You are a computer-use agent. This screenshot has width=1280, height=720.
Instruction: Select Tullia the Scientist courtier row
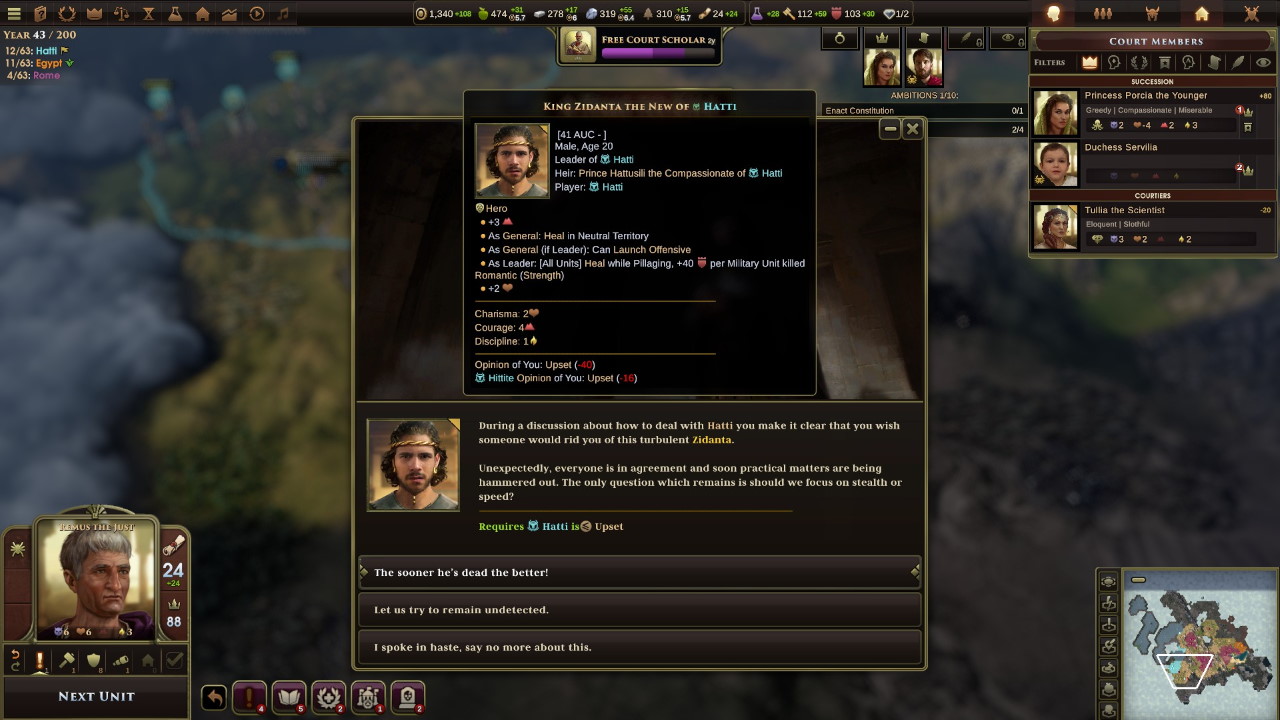tap(1125, 211)
